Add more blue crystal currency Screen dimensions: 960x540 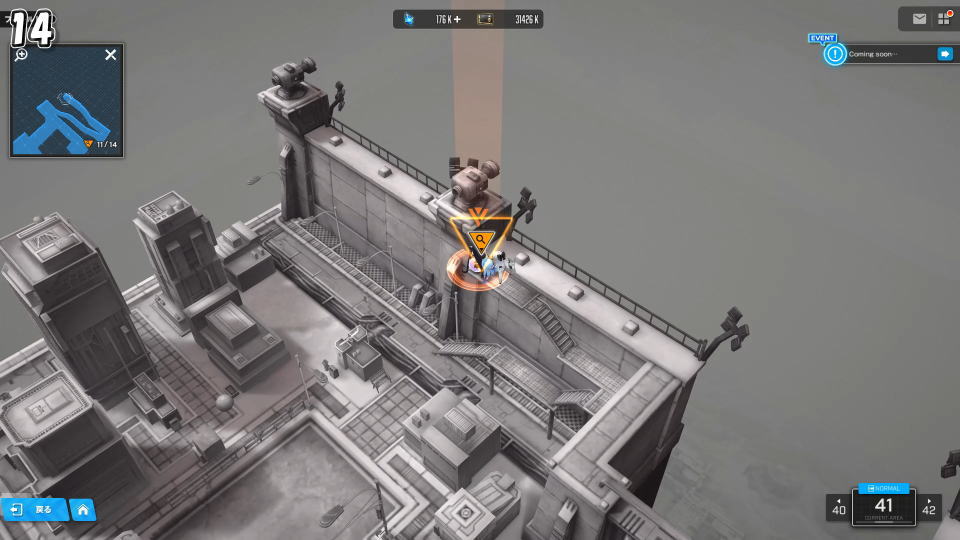coord(457,19)
